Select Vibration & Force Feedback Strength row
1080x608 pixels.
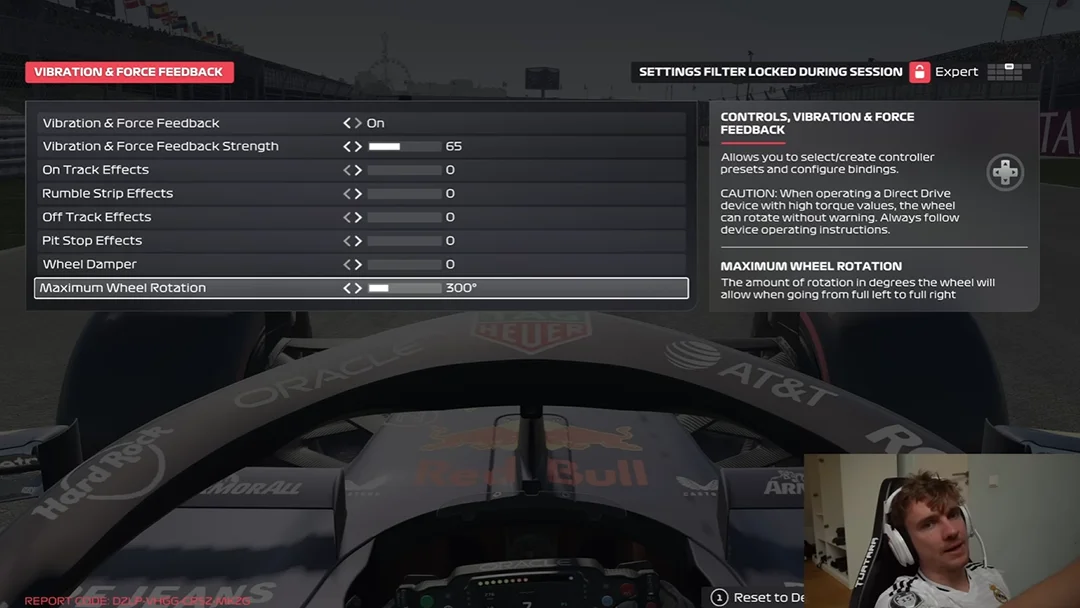[160, 146]
